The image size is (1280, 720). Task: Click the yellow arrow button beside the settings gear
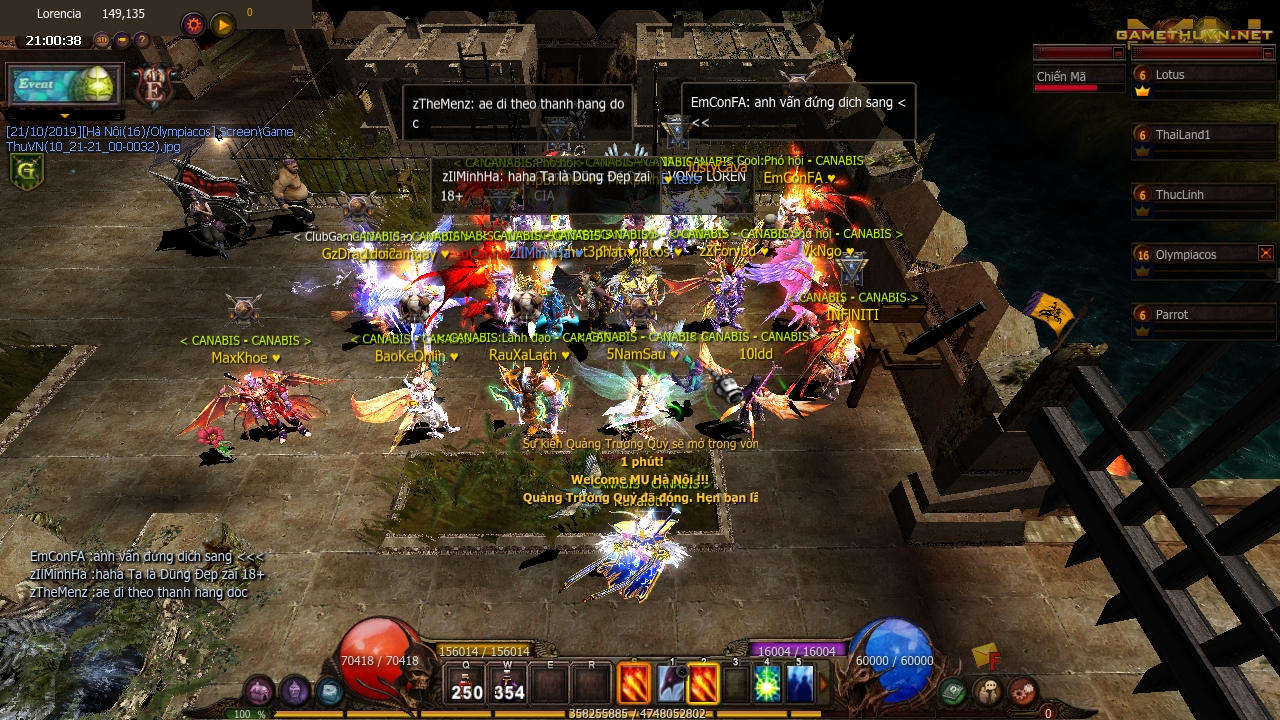(x=222, y=24)
